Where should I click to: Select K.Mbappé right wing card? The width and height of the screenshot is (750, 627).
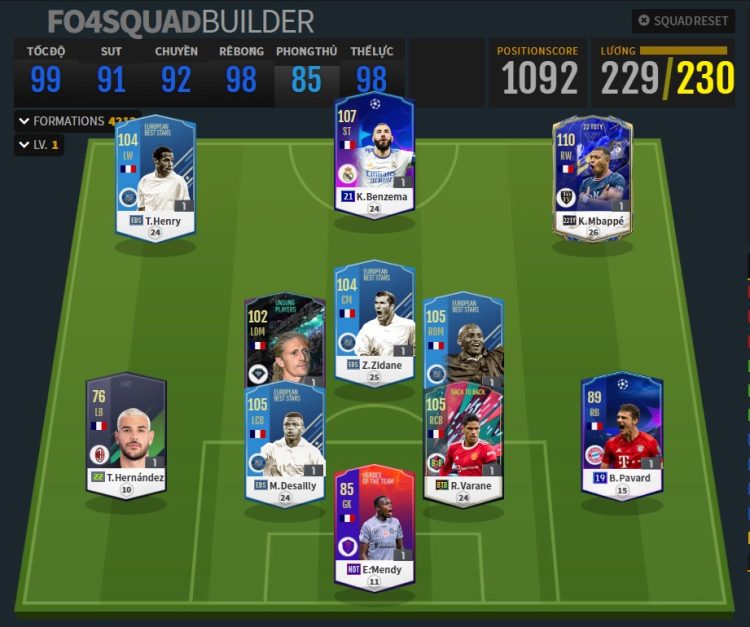click(x=592, y=177)
